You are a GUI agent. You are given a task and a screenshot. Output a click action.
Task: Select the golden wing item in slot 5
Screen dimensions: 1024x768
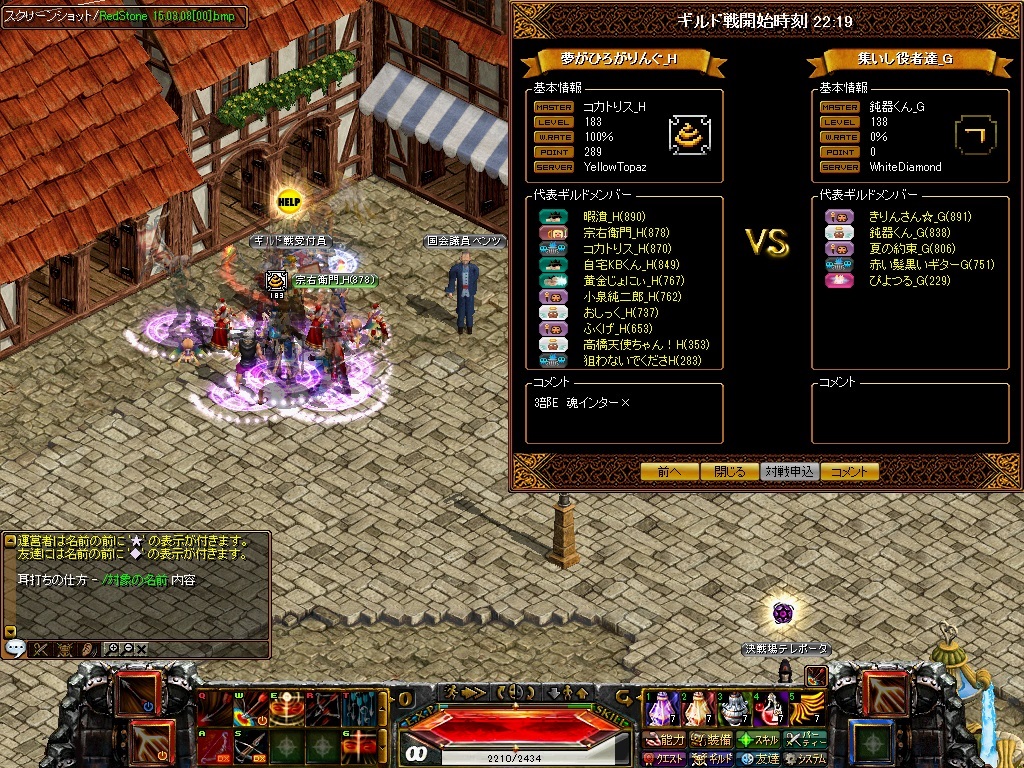pyautogui.click(x=807, y=710)
